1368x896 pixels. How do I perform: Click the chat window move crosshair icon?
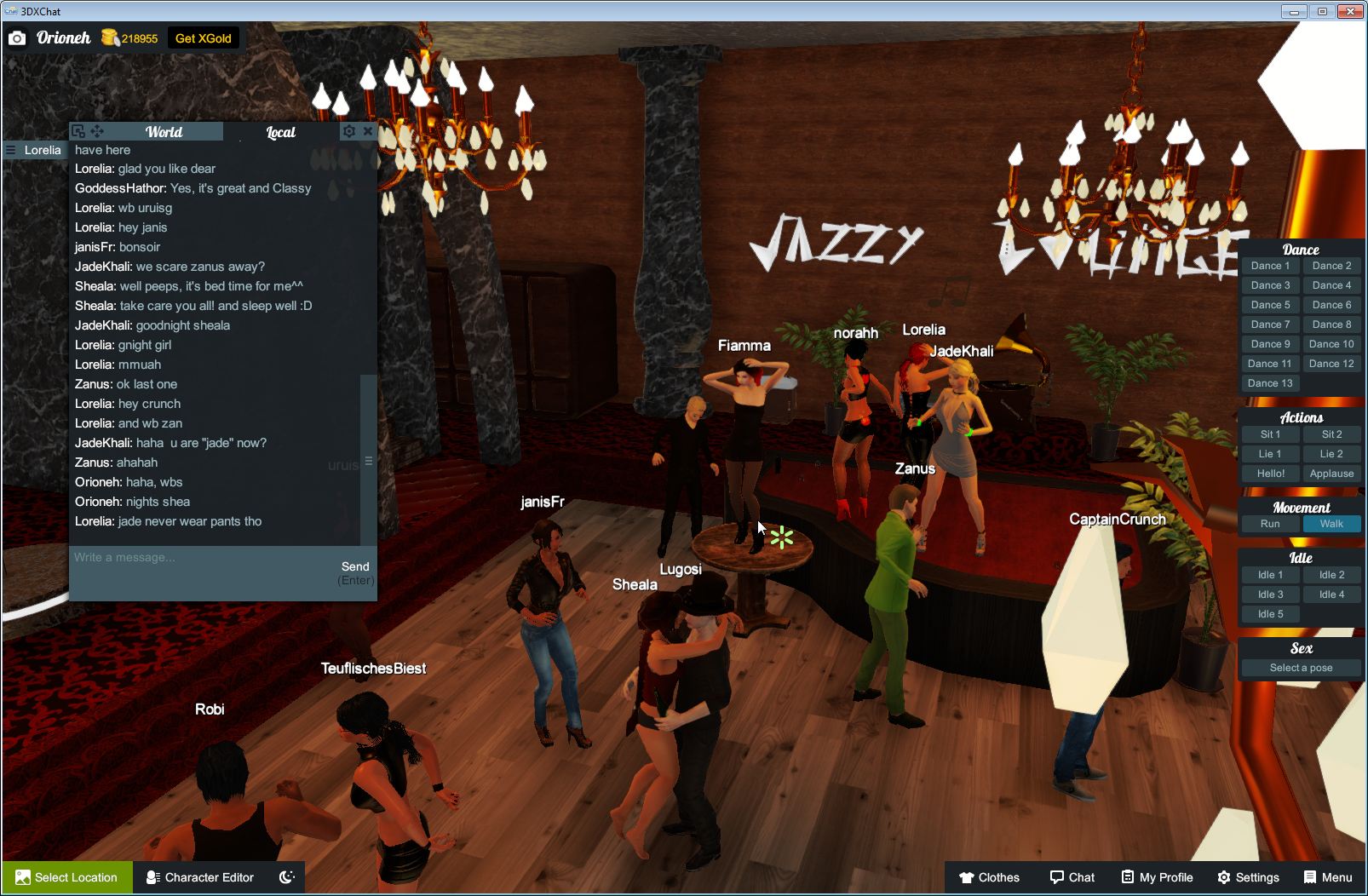pos(96,131)
